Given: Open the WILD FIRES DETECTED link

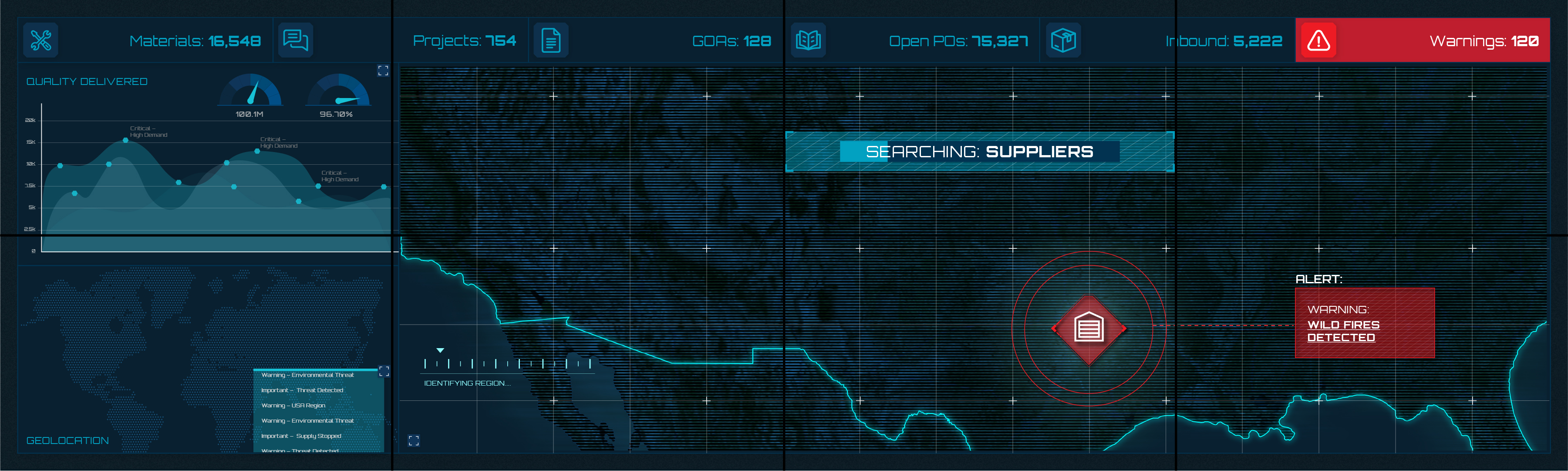Looking at the screenshot, I should tap(1342, 331).
